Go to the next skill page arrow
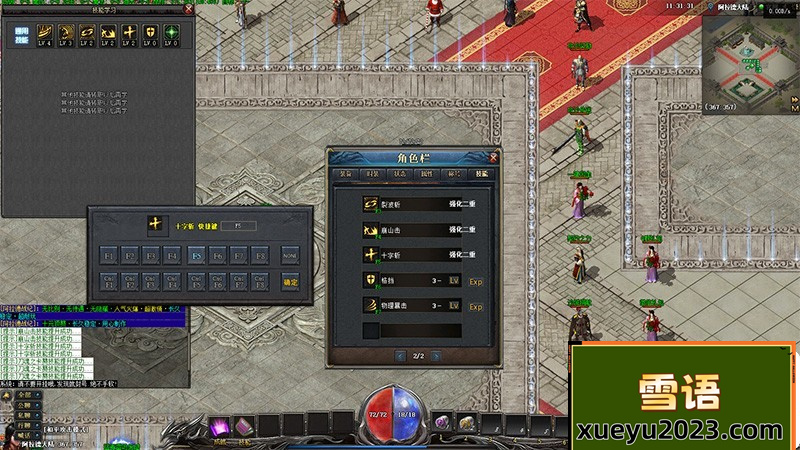 [x=439, y=356]
